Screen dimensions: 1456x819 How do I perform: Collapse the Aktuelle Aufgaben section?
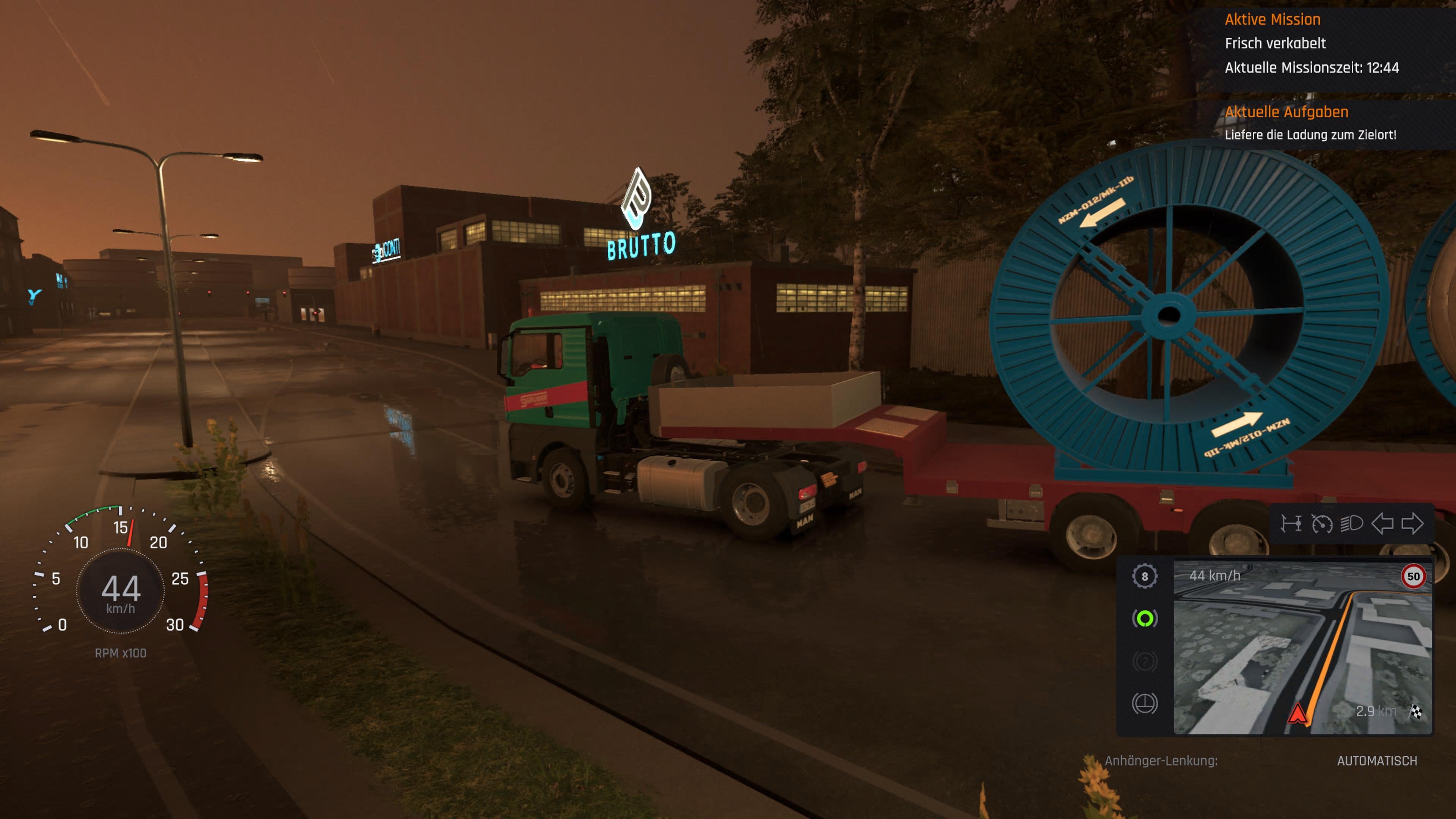click(1287, 113)
